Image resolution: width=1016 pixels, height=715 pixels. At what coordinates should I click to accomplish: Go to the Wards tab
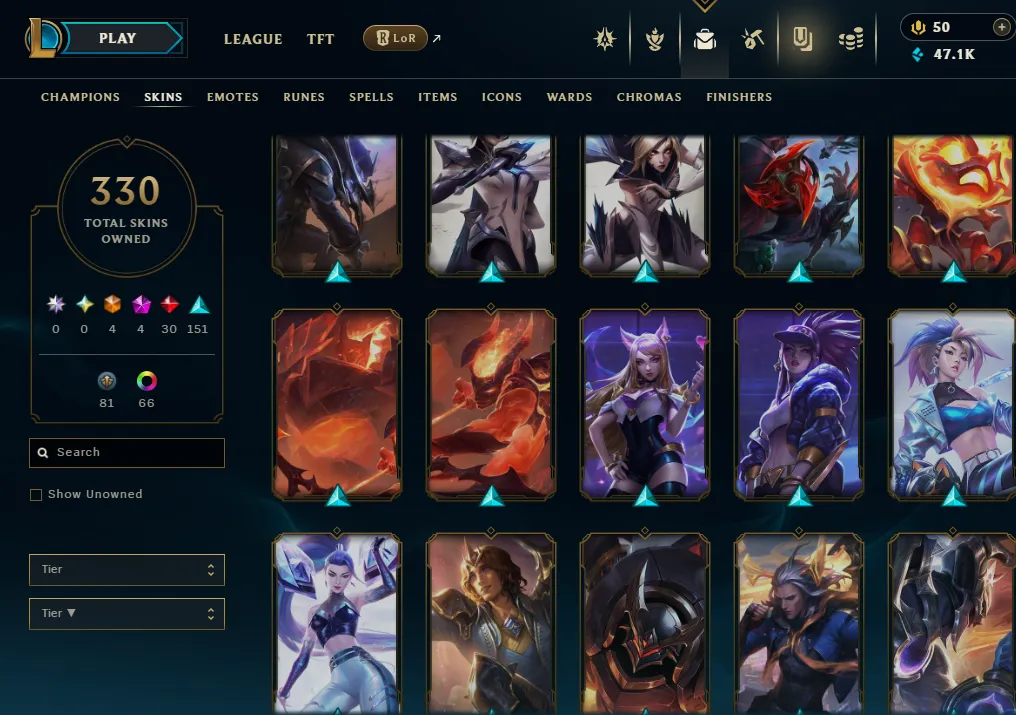click(x=570, y=97)
